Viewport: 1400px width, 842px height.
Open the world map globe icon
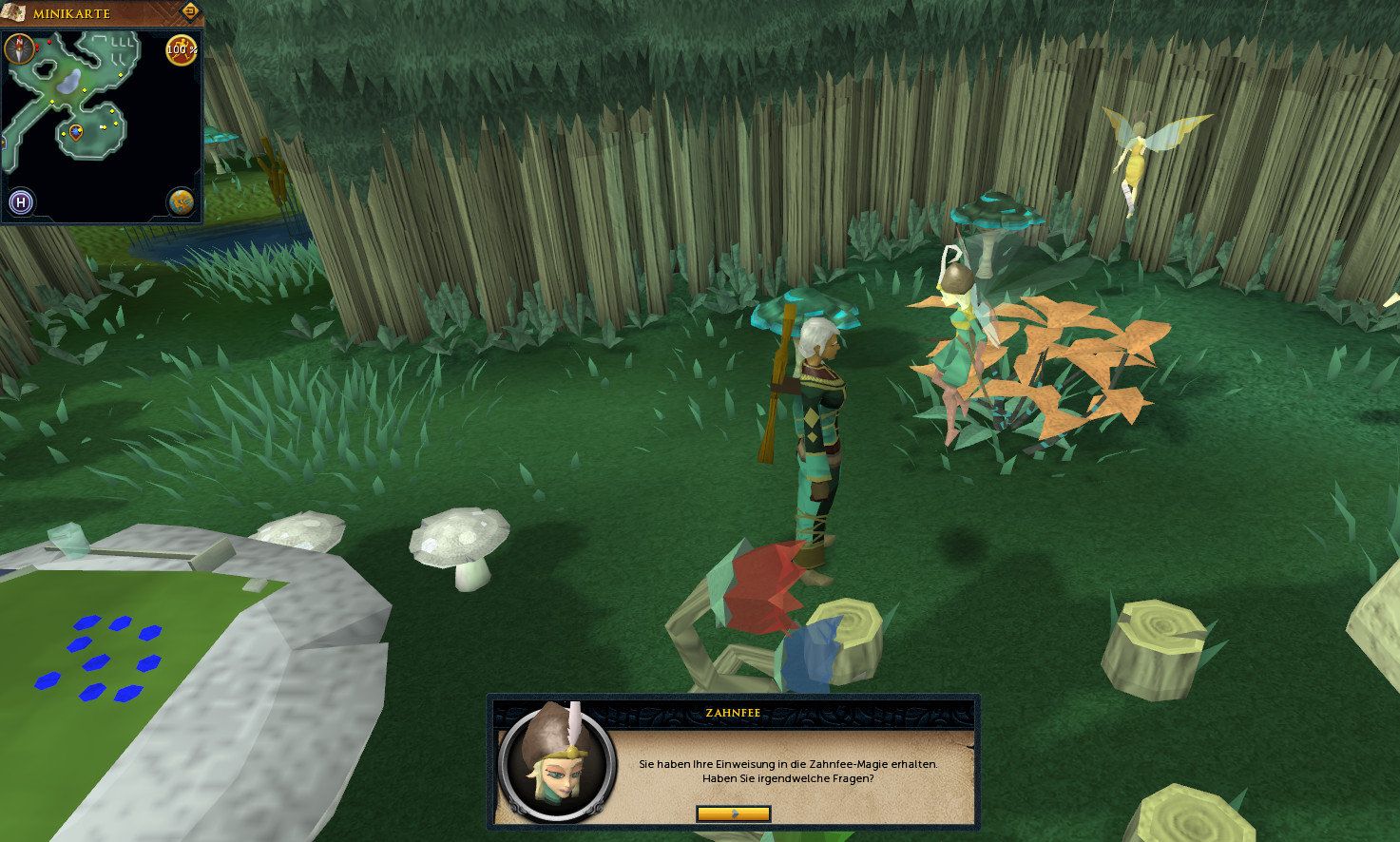pyautogui.click(x=181, y=201)
